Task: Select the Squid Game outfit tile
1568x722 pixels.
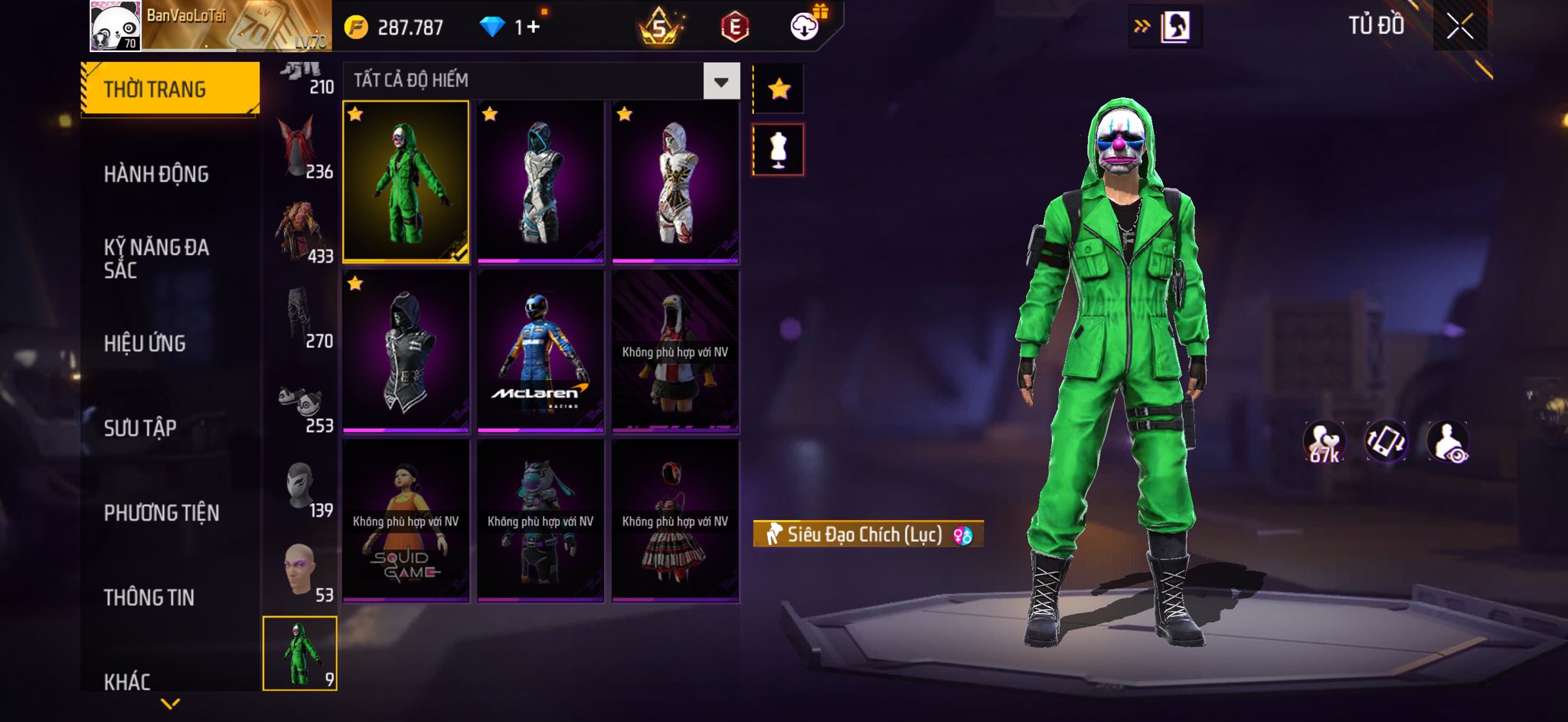Action: [x=406, y=521]
